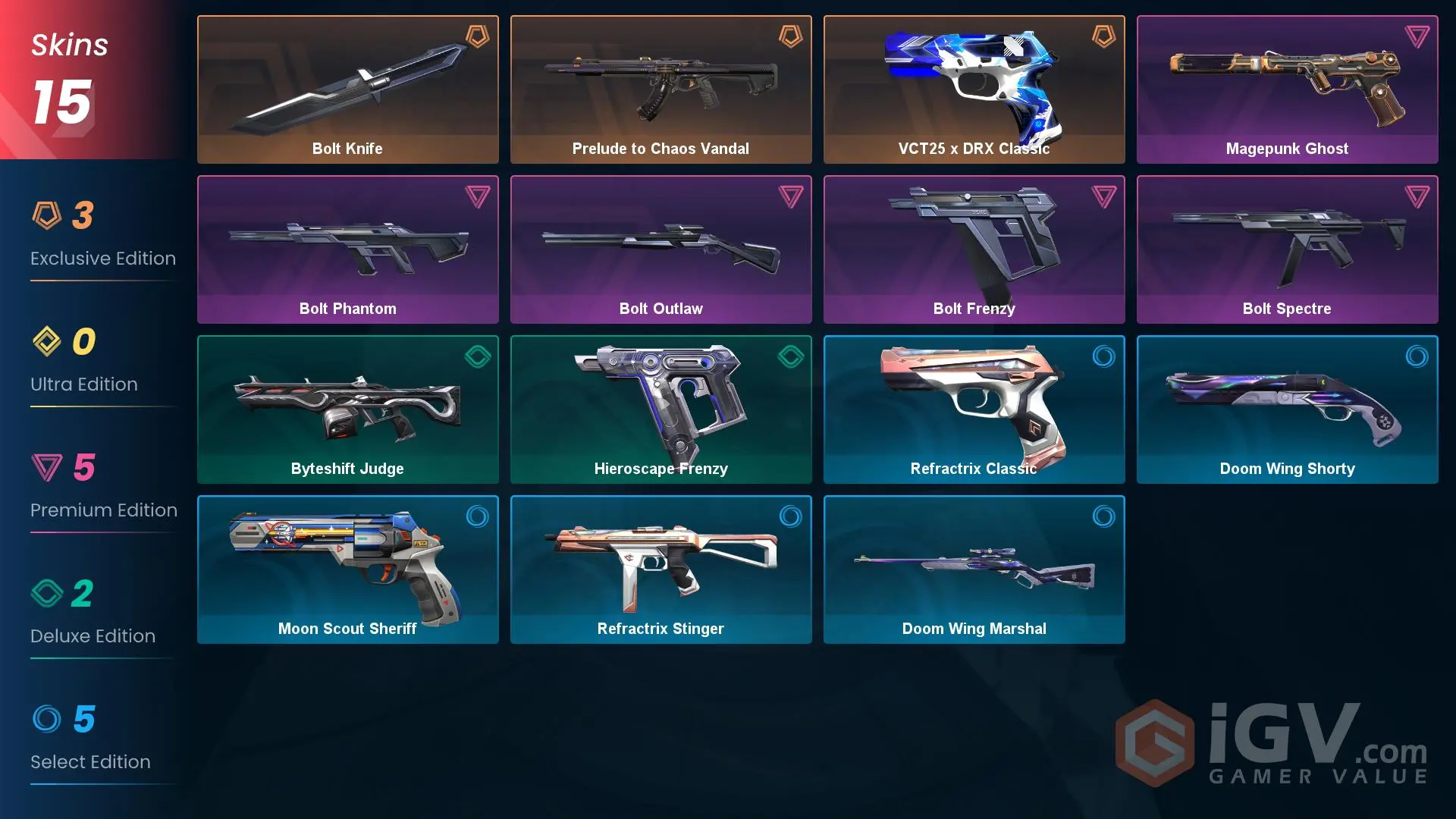Click the Refractrix Stinger name label
This screenshot has height=819, width=1456.
click(661, 628)
